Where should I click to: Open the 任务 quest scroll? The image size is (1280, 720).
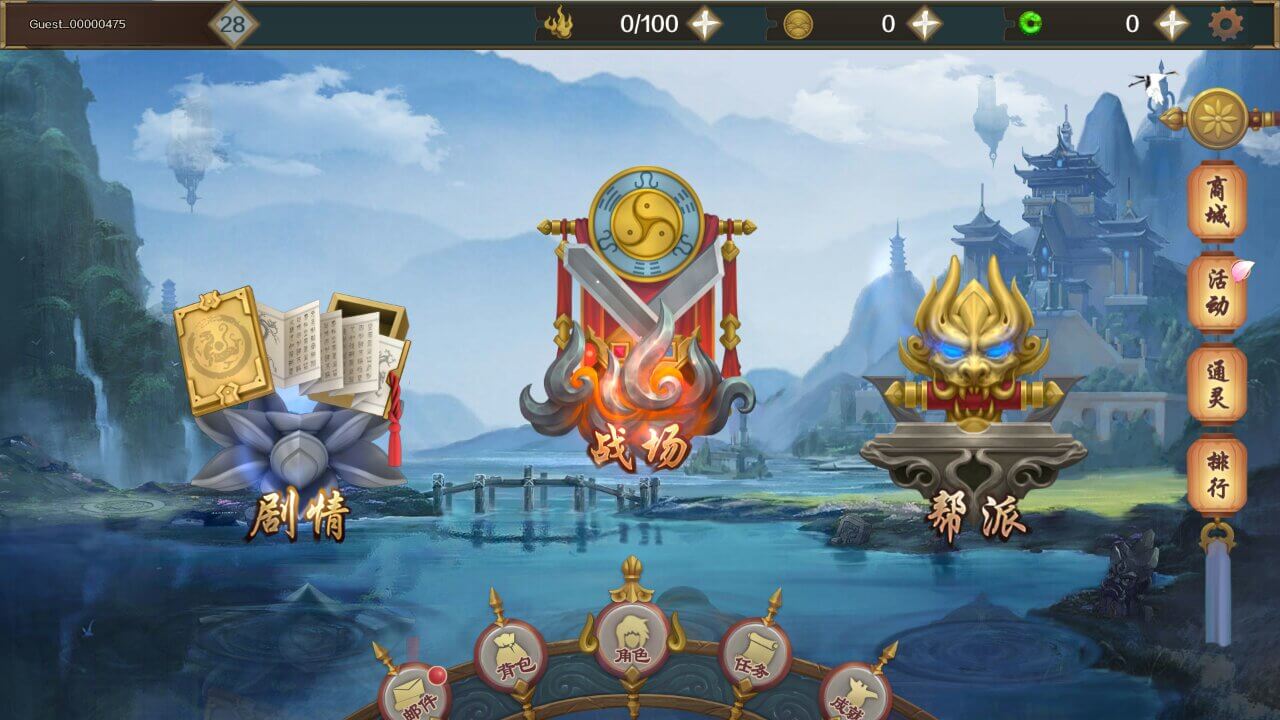click(755, 655)
